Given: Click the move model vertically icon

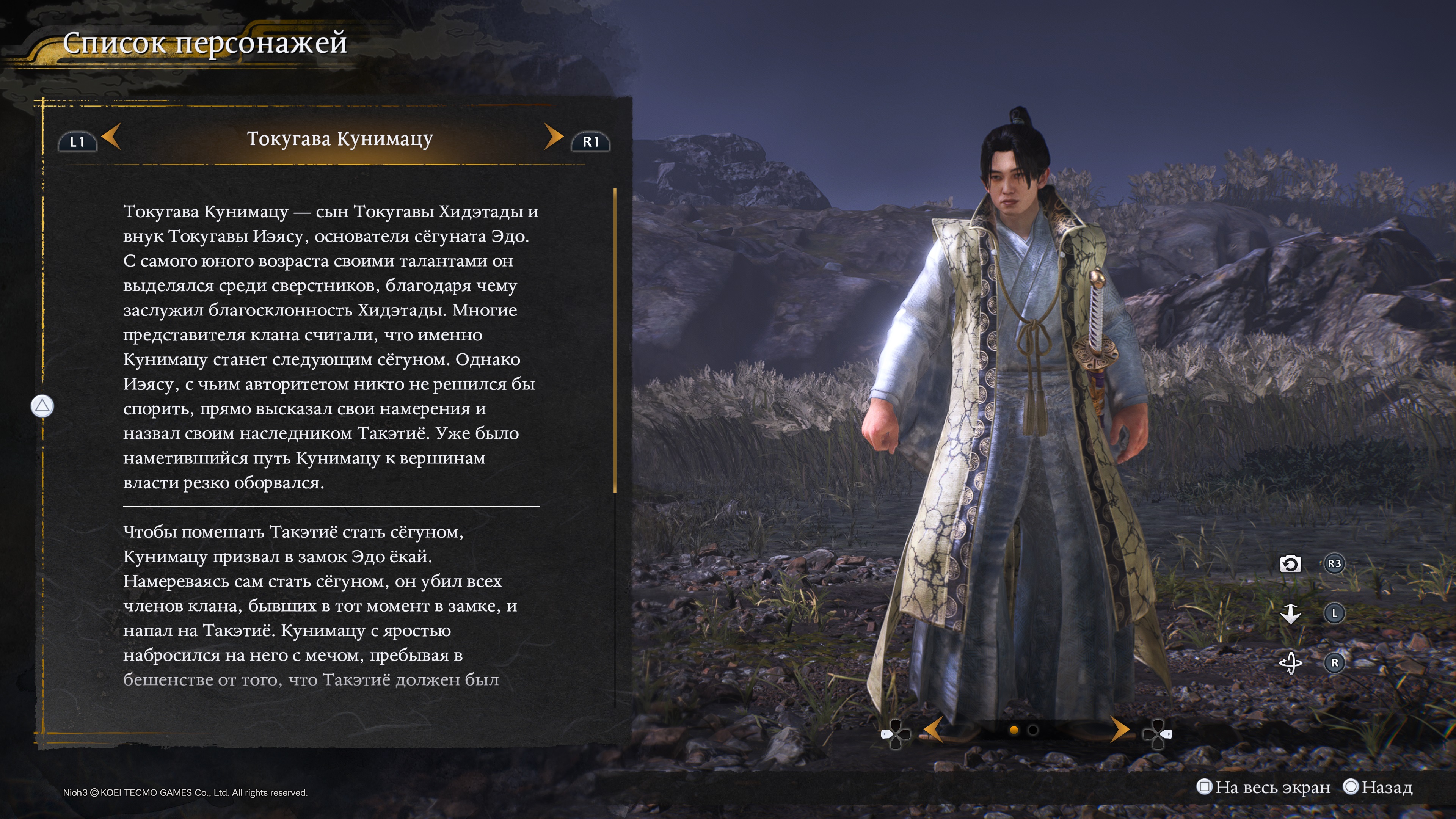Looking at the screenshot, I should (1290, 613).
